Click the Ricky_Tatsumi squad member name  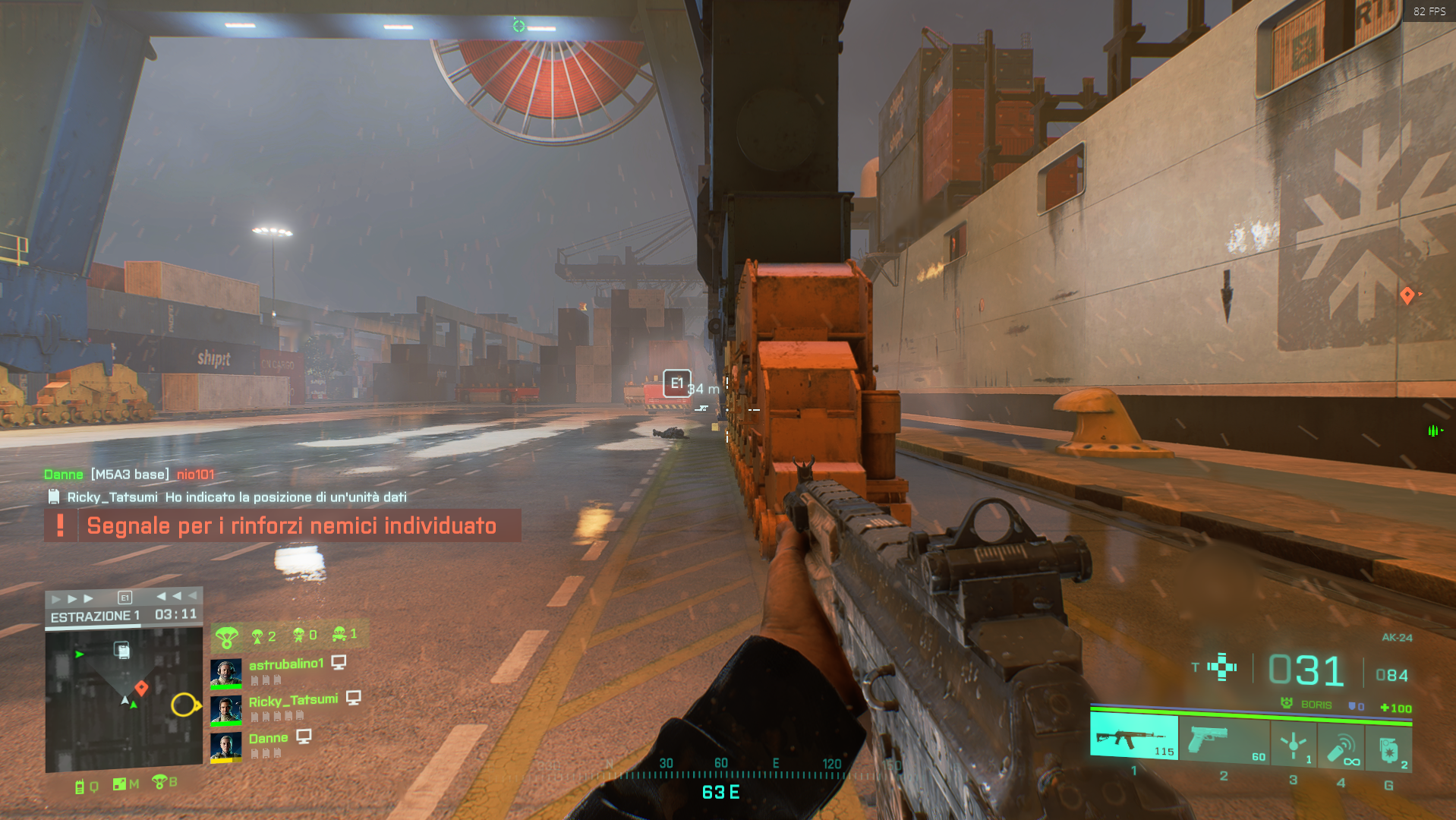294,700
